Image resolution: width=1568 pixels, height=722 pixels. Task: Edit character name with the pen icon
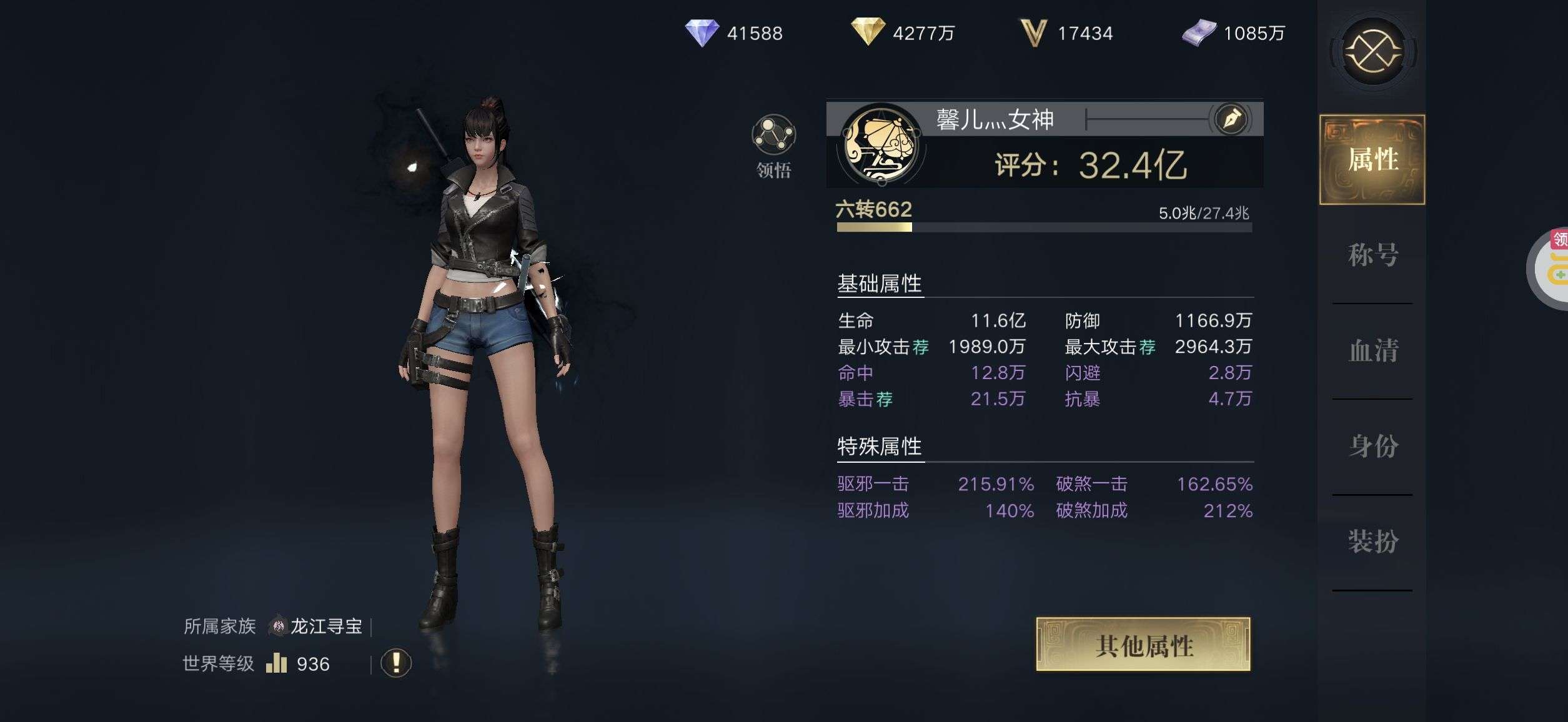click(x=1231, y=119)
